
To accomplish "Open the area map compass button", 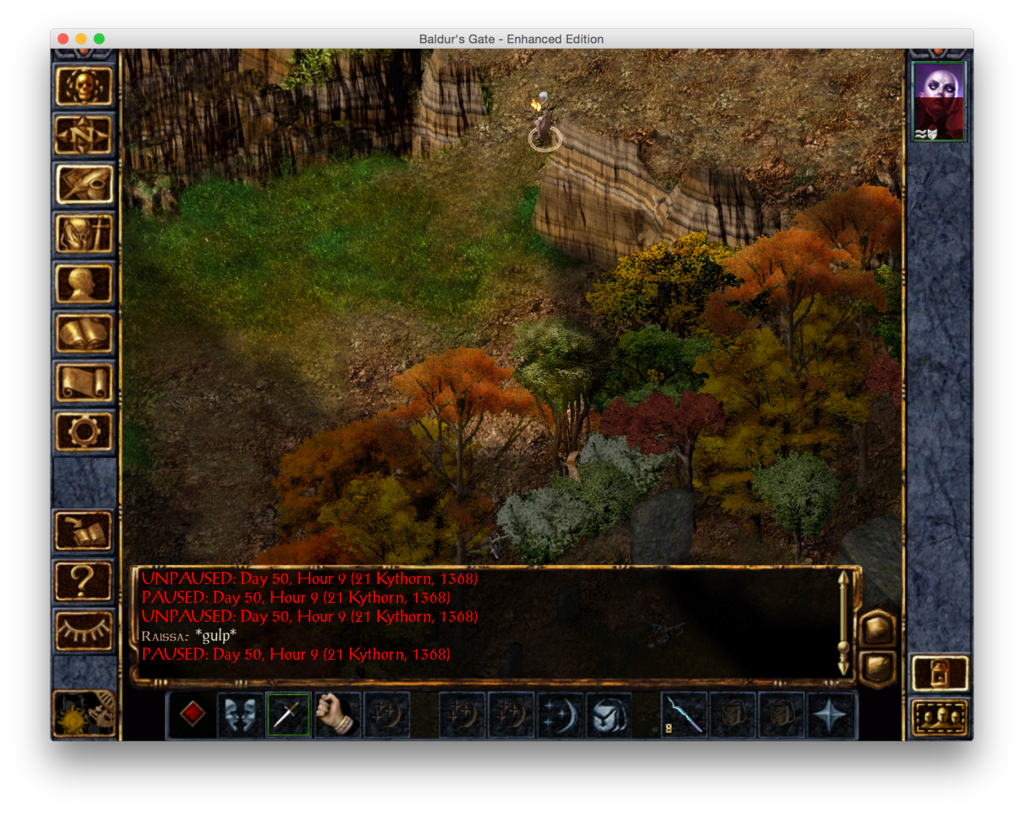I will 84,135.
